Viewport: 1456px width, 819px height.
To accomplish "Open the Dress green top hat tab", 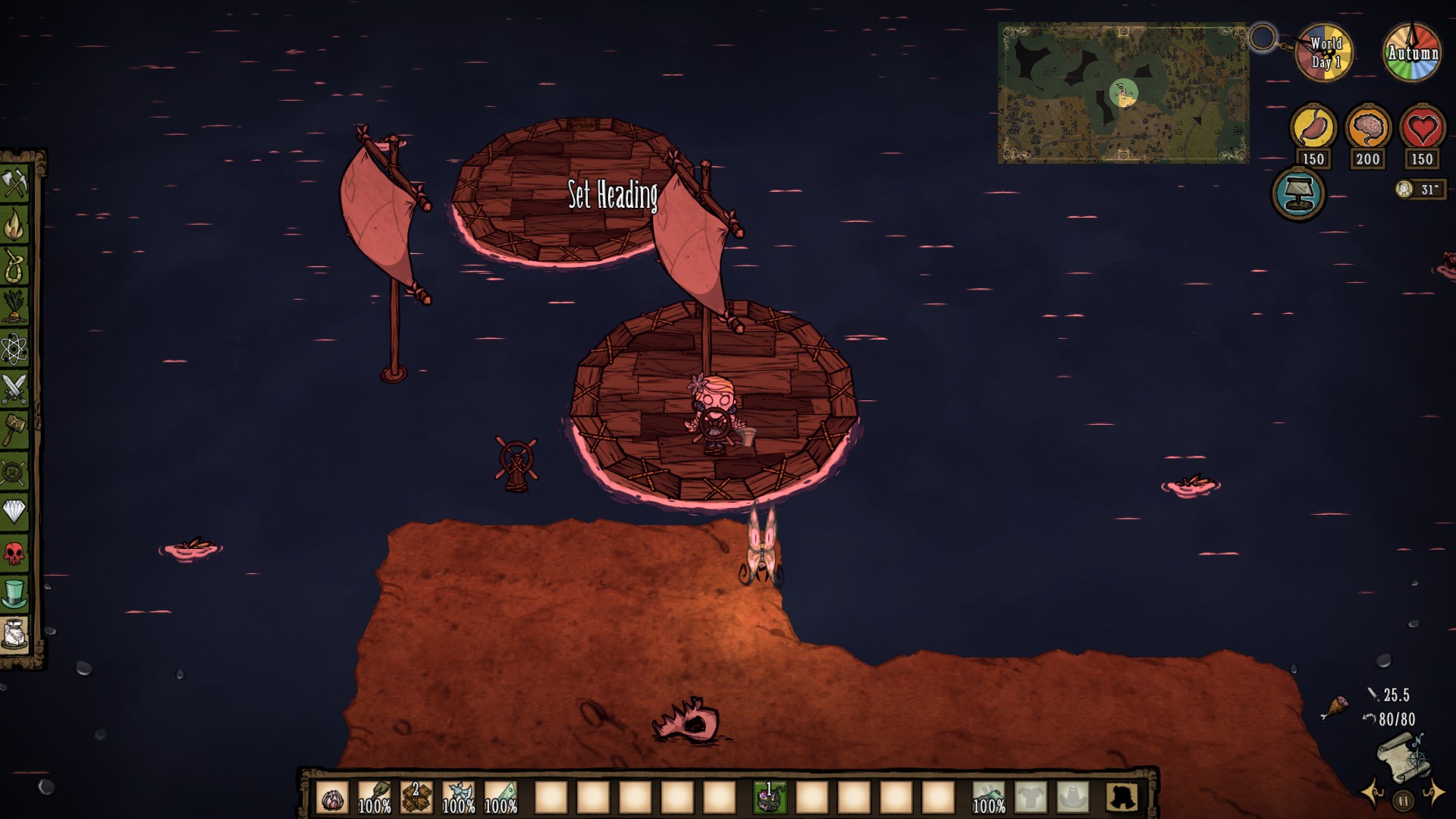I will pos(14,594).
